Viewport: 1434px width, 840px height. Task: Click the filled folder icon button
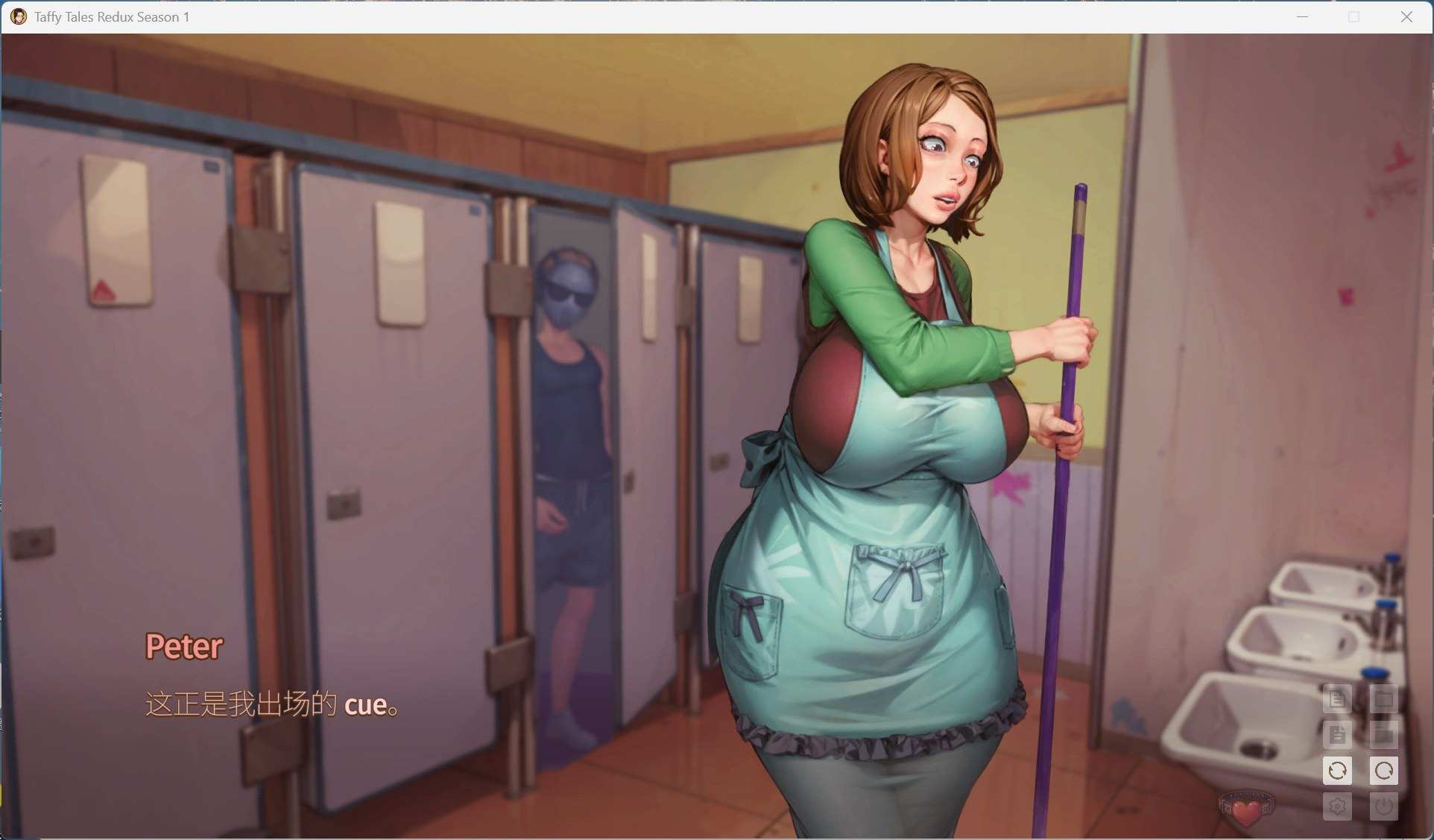click(x=1383, y=735)
